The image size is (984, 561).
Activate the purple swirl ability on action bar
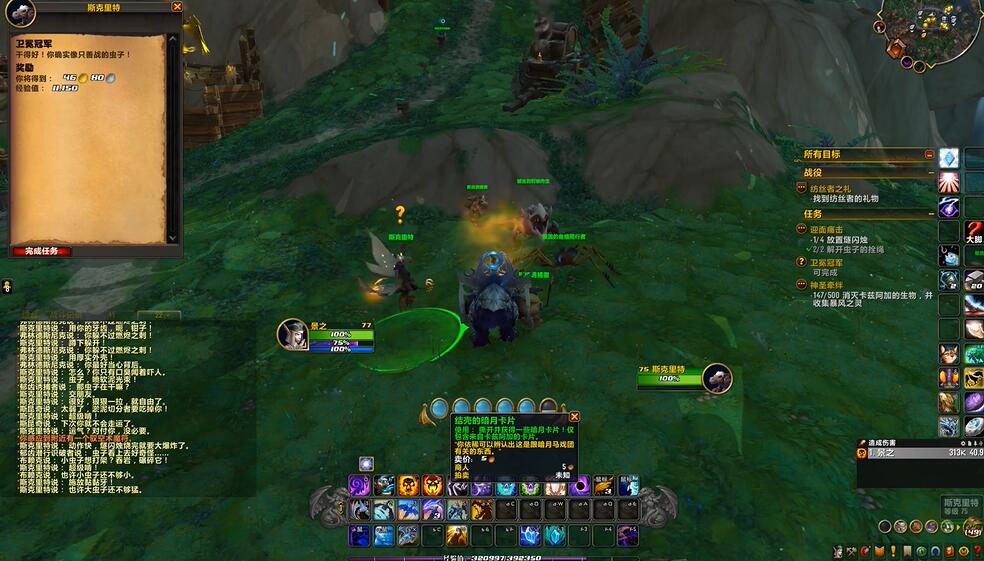pos(359,486)
